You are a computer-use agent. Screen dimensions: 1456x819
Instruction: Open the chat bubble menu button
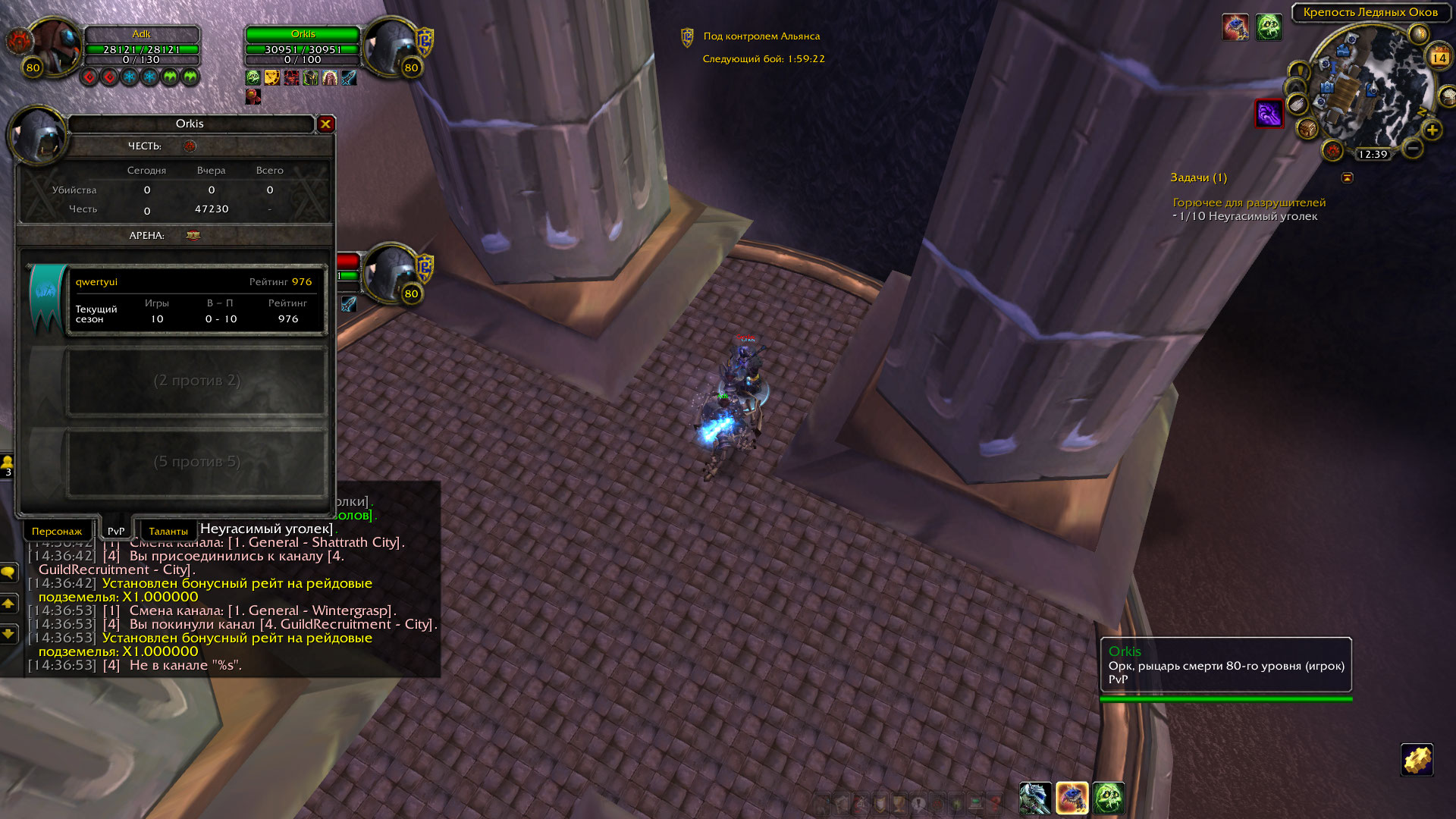(8, 573)
